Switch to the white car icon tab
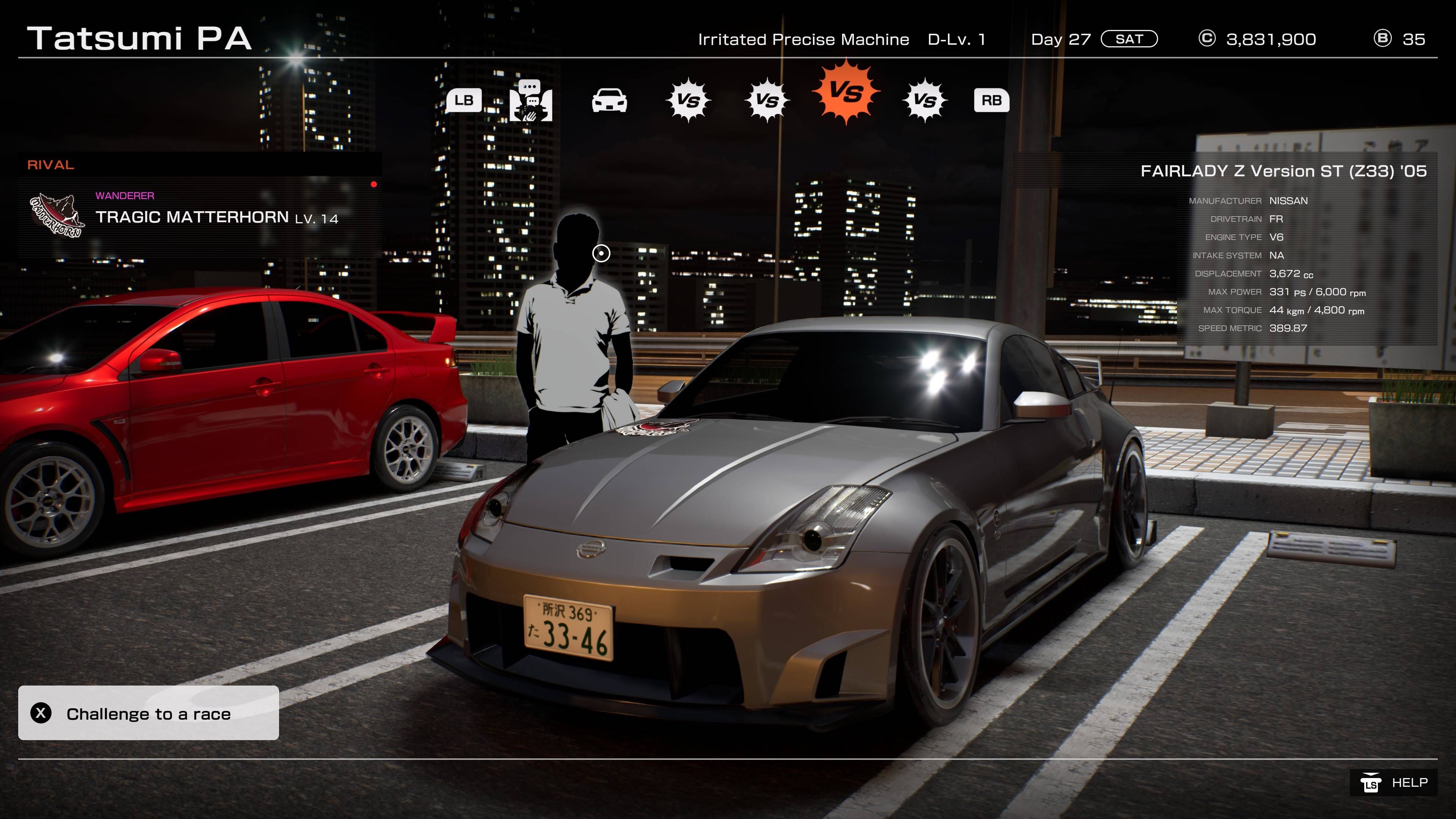This screenshot has height=819, width=1456. point(609,100)
